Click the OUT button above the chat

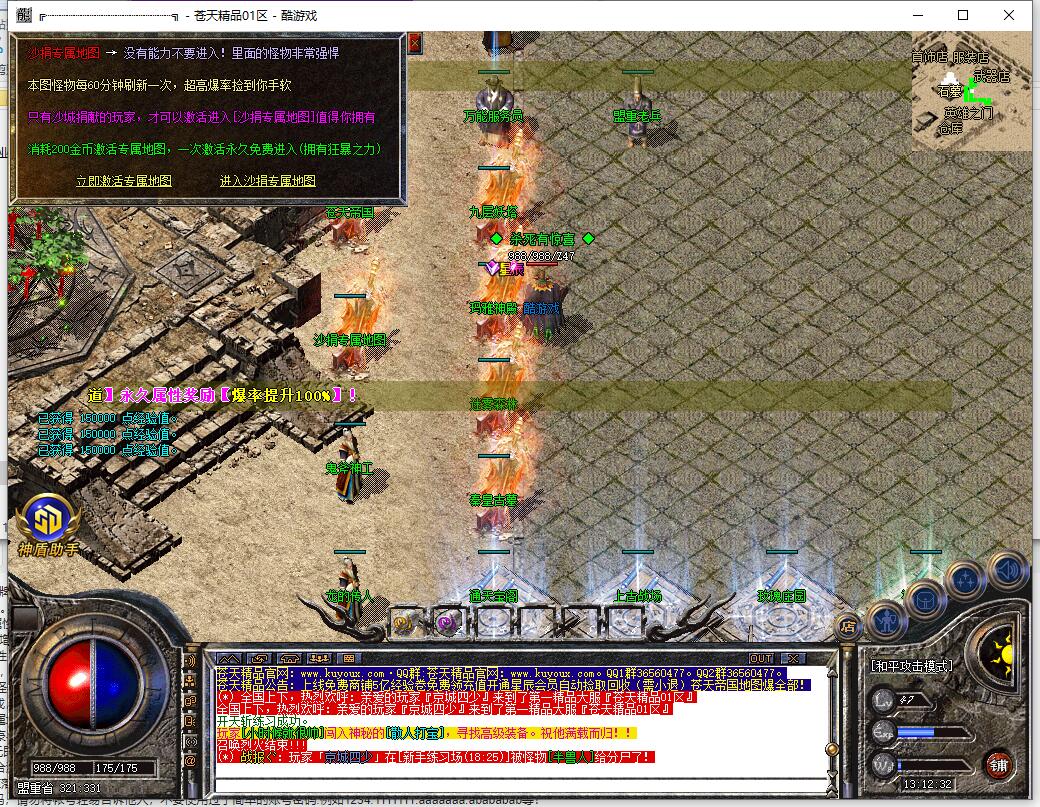761,658
